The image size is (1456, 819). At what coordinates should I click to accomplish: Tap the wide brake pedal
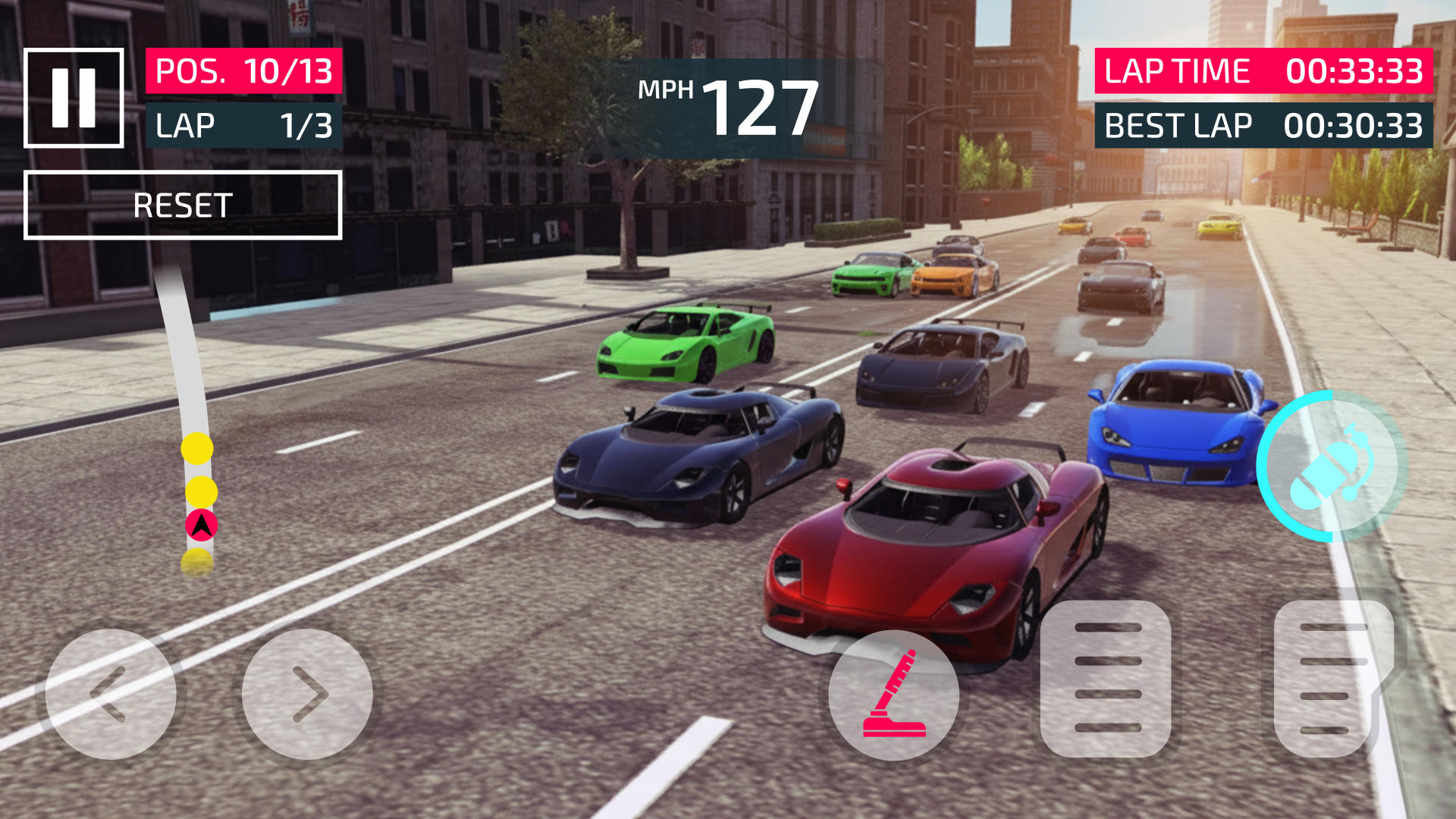[x=1106, y=678]
